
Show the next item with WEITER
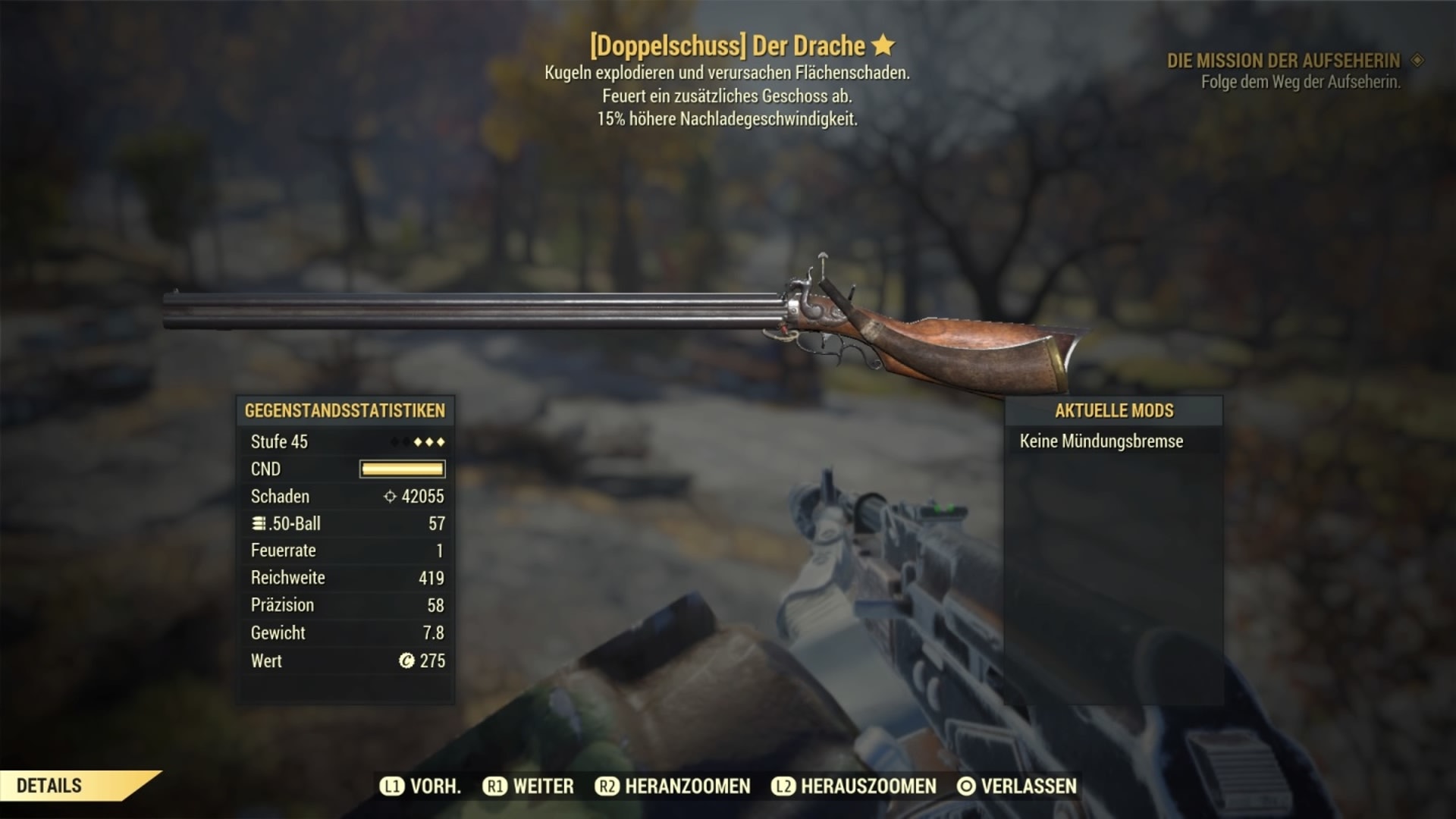pyautogui.click(x=529, y=786)
